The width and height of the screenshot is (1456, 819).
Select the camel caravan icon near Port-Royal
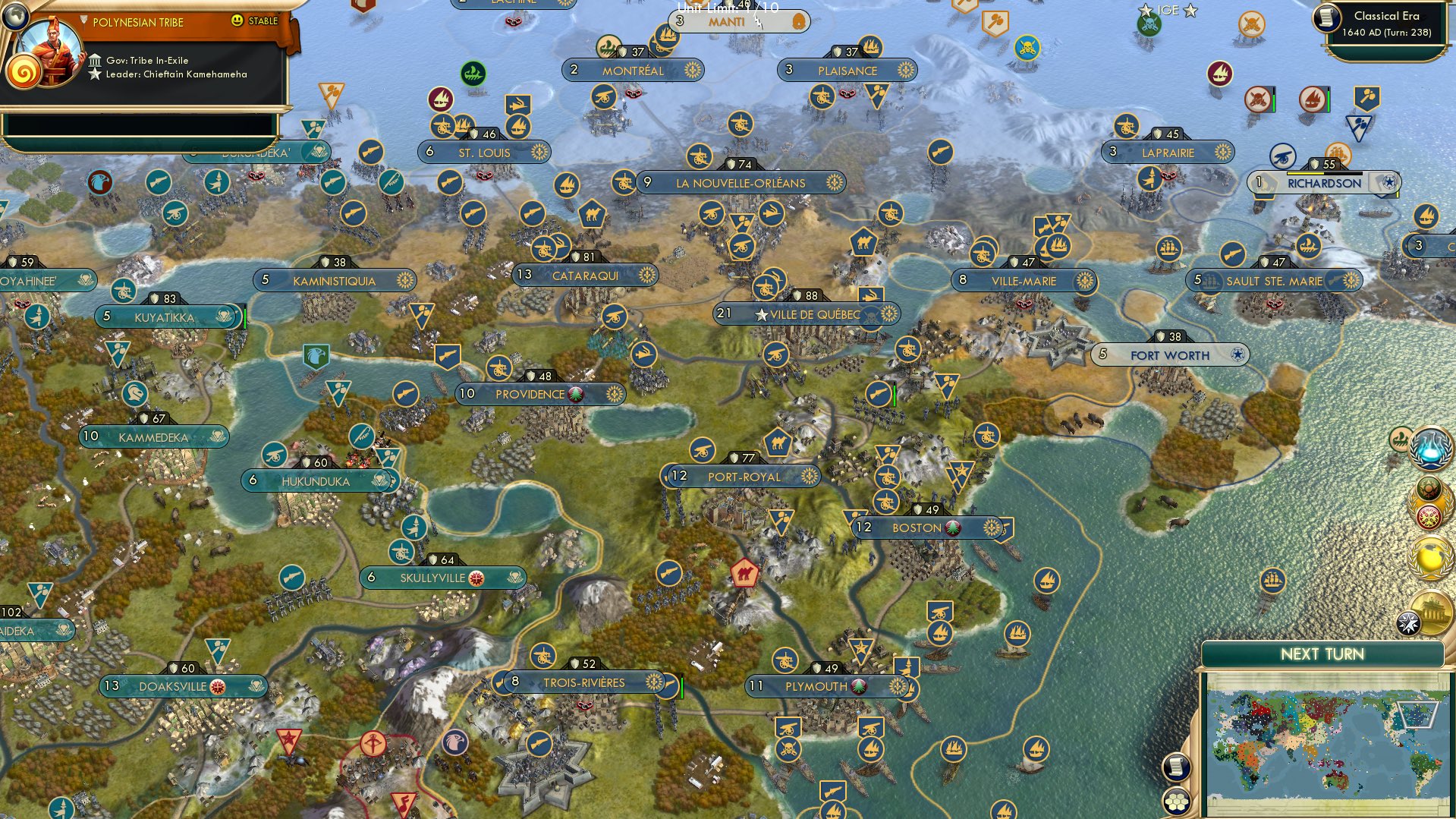778,442
